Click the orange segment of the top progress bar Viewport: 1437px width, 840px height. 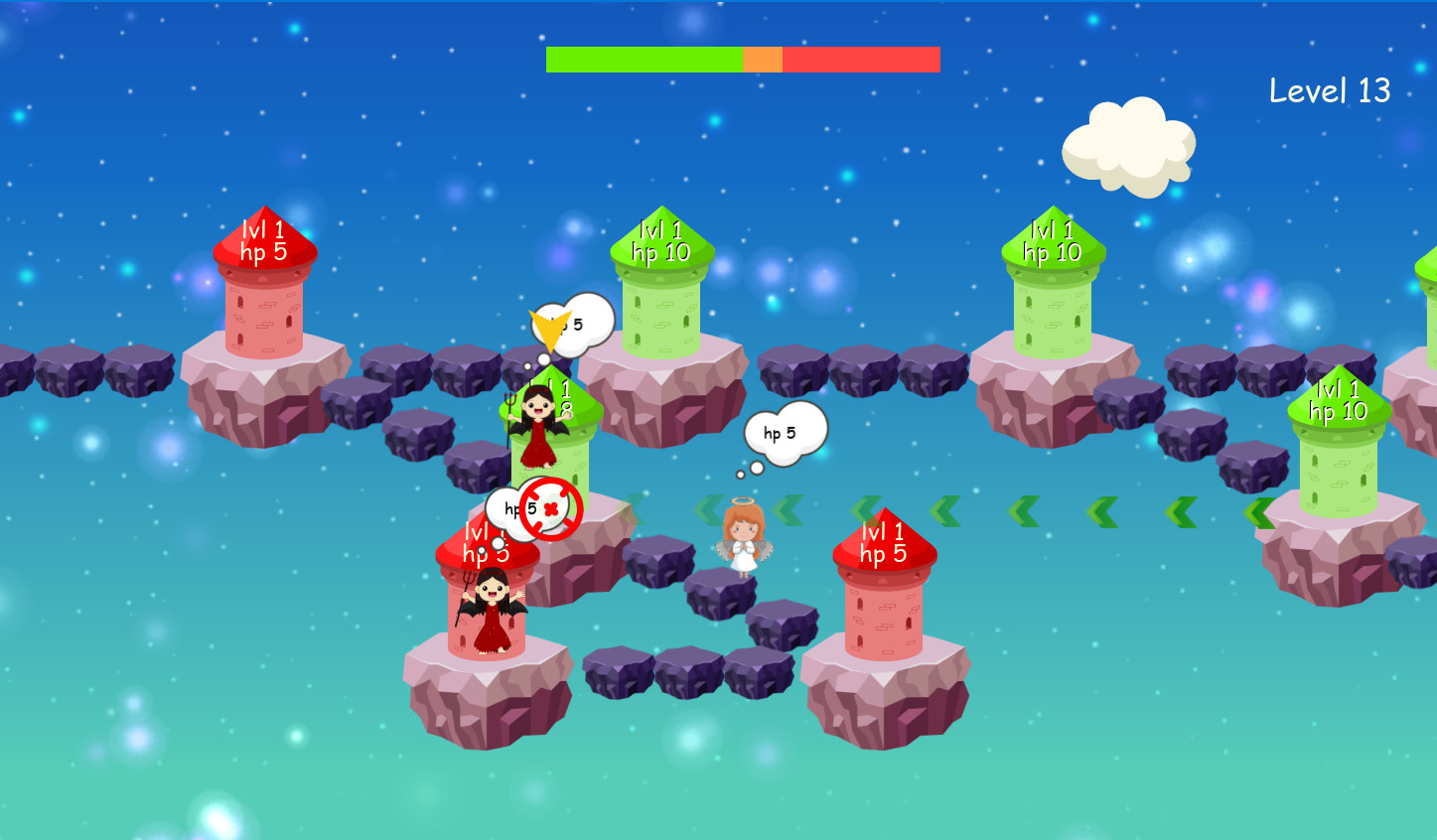click(x=764, y=60)
